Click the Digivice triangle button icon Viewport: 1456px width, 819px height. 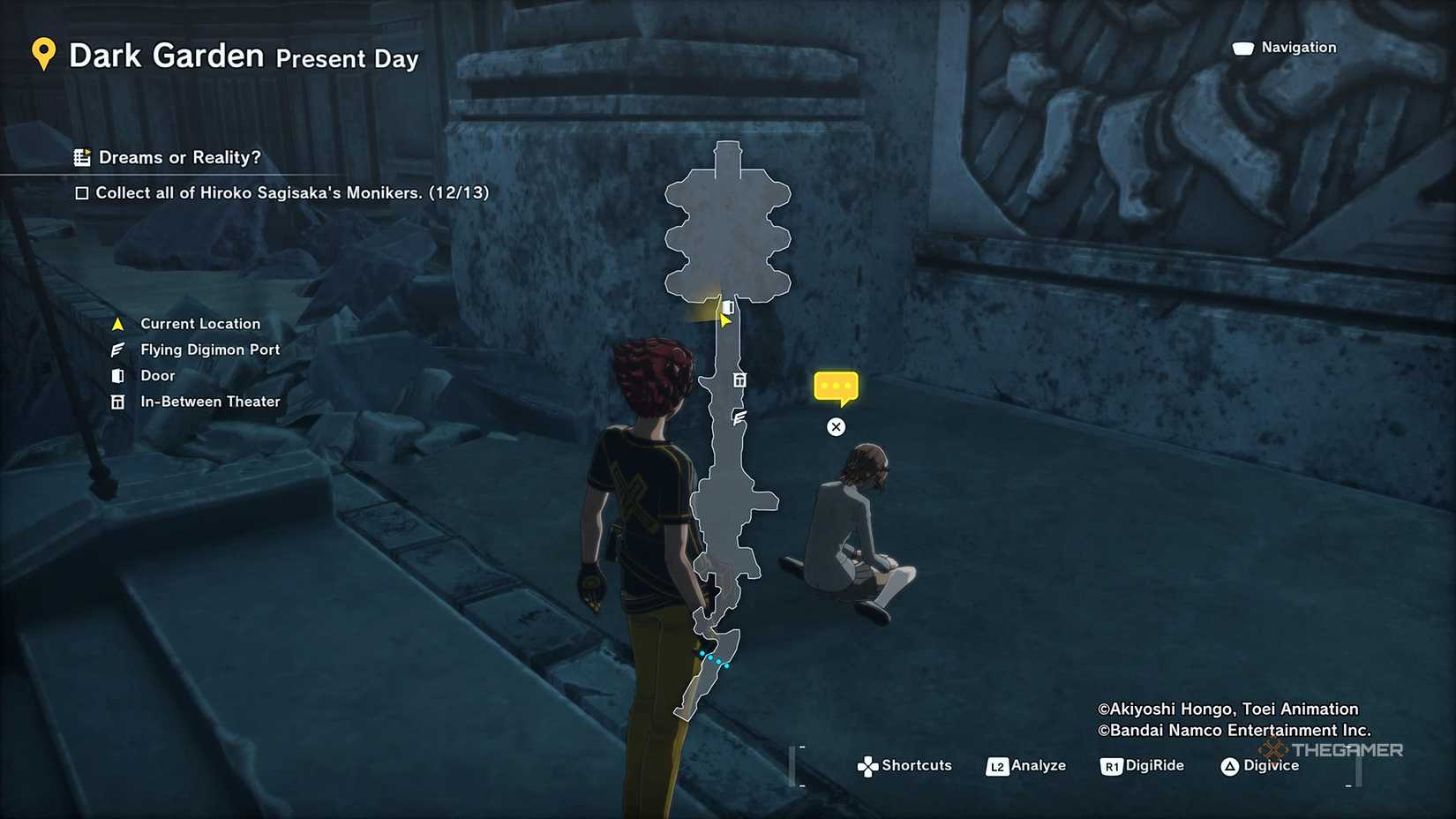tap(1230, 766)
